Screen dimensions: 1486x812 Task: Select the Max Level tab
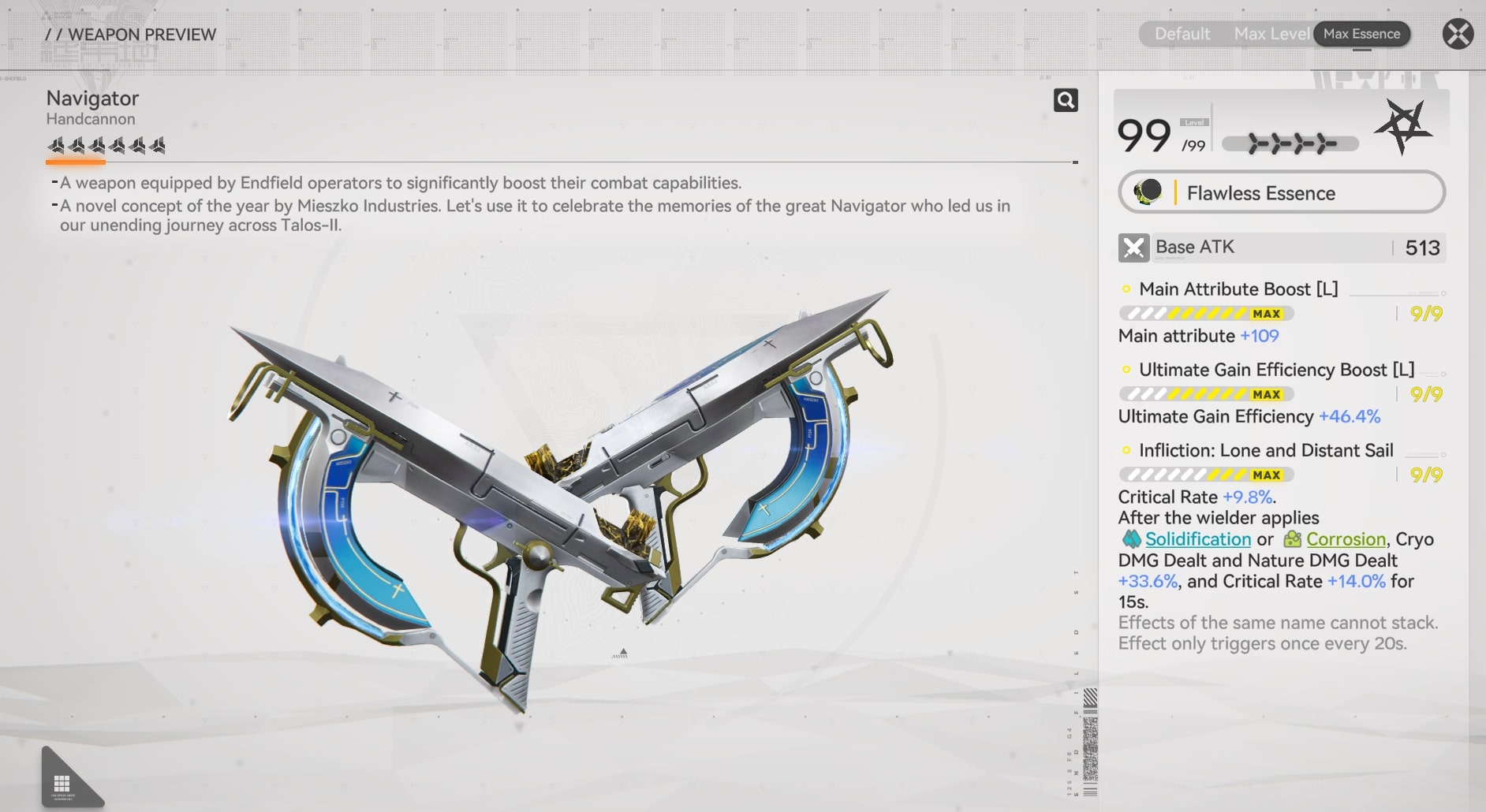click(1271, 34)
